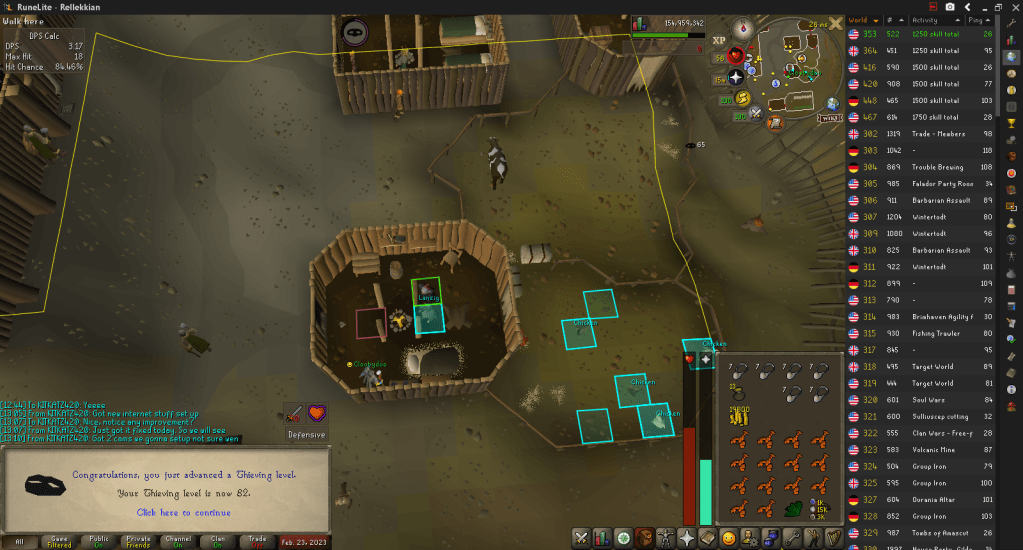Click the coins stack in the inventory

740,414
